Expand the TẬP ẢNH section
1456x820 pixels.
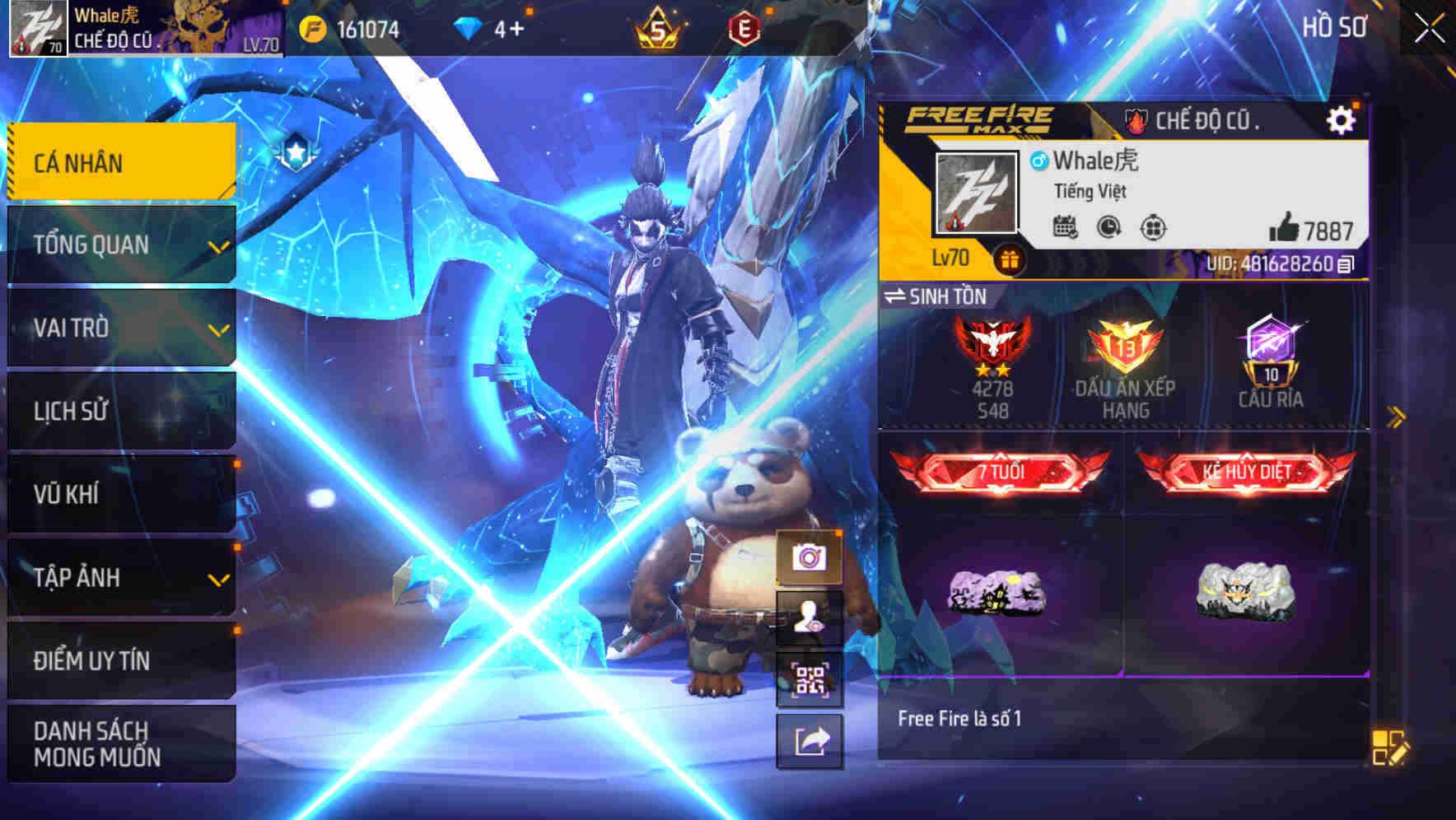[120, 578]
